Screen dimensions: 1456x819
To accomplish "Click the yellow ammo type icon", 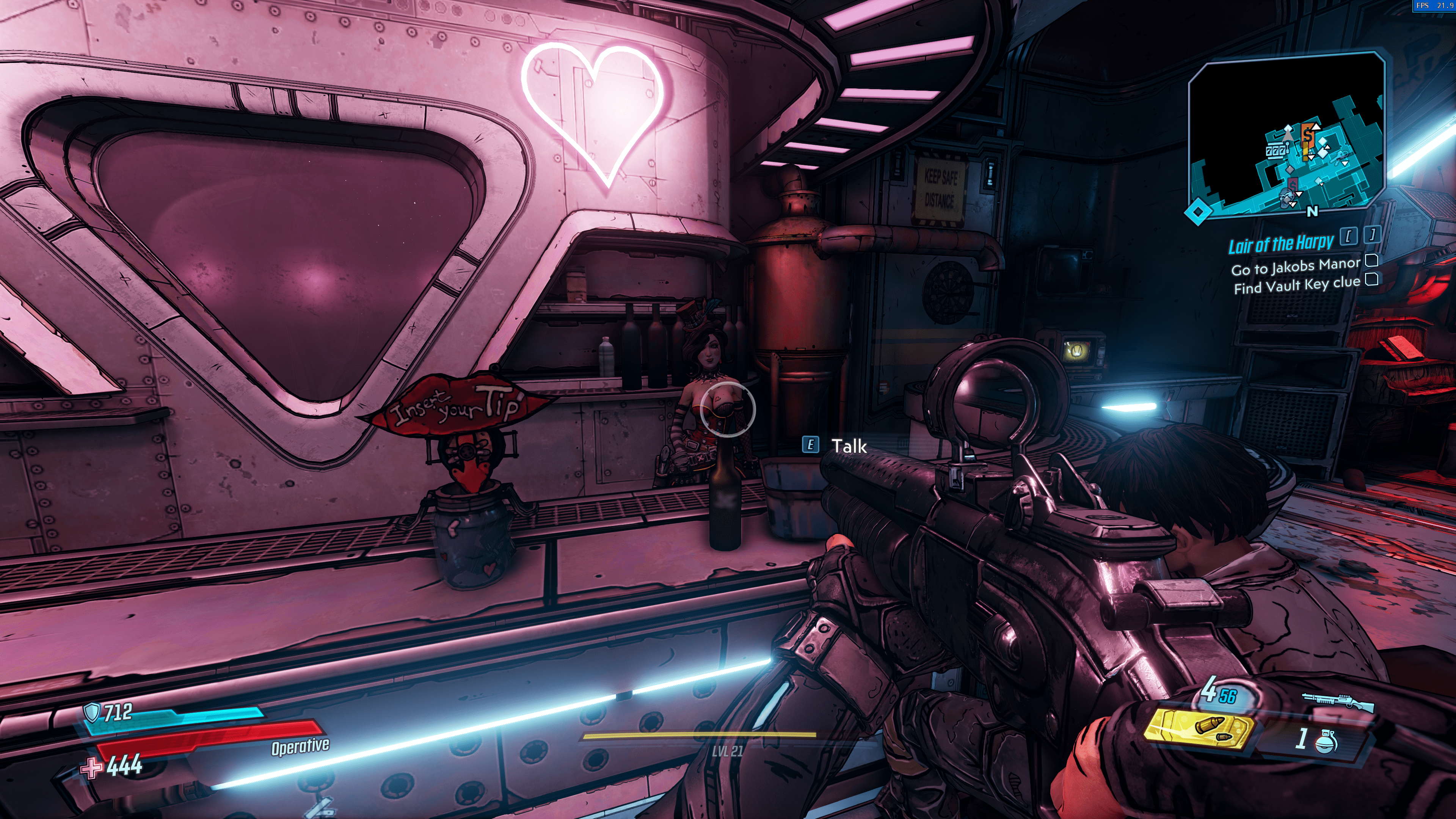I will 1199,728.
